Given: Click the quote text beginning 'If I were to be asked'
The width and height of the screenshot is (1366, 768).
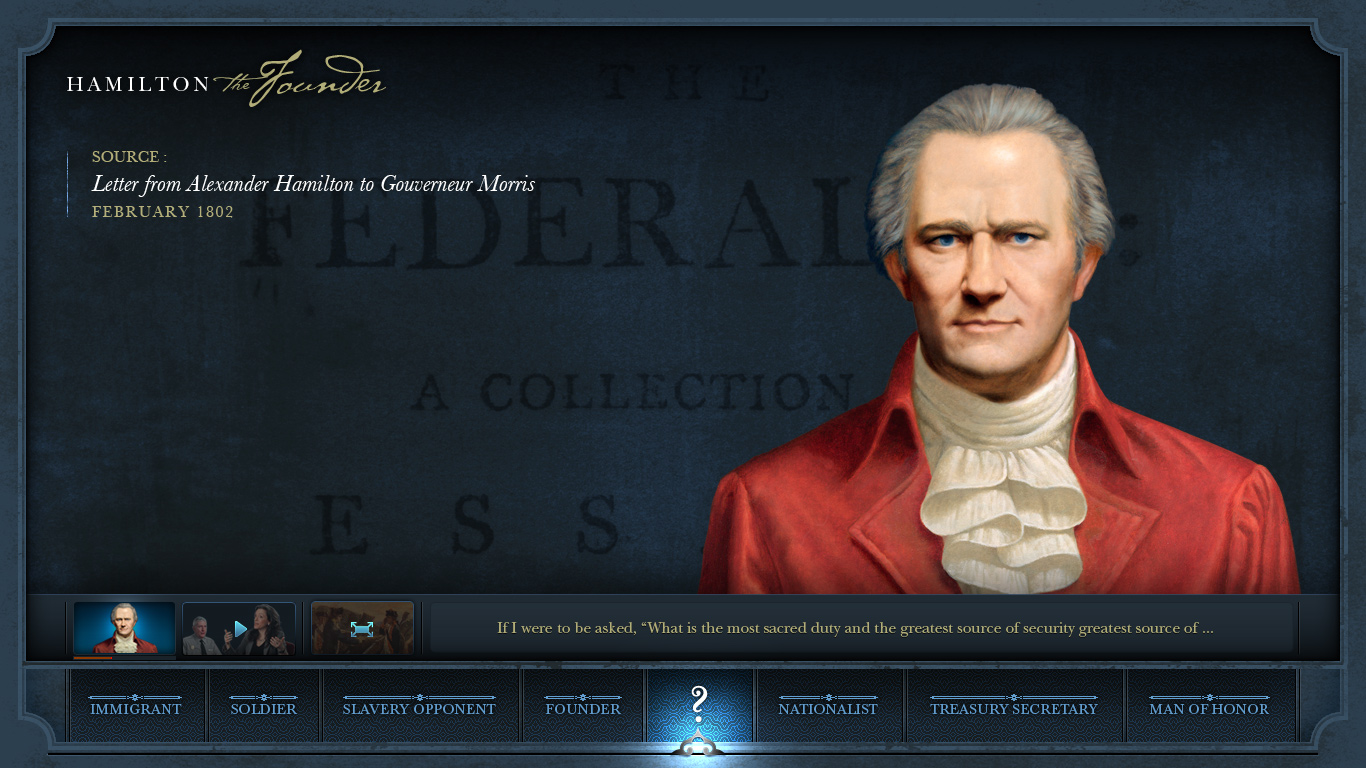Looking at the screenshot, I should tap(854, 628).
